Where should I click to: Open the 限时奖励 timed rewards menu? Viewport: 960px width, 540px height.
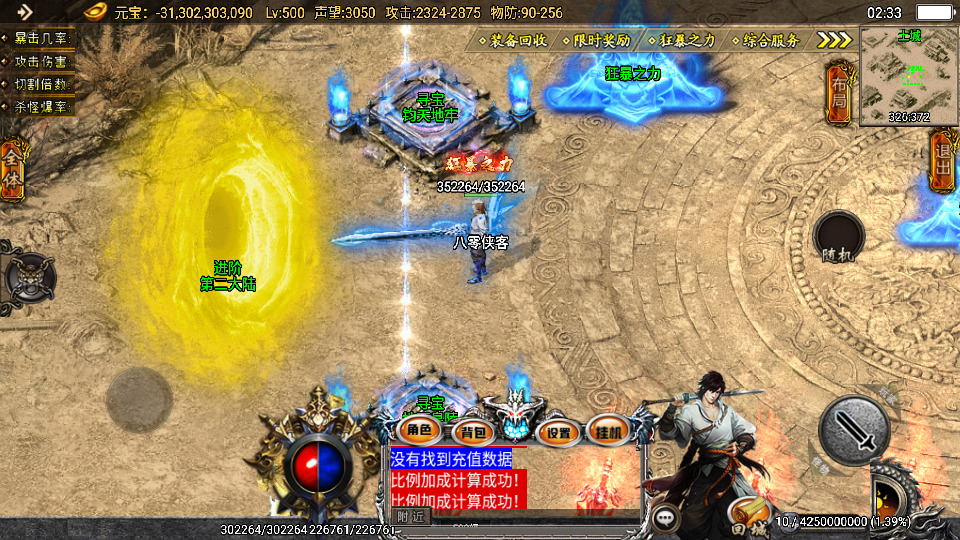pos(596,41)
